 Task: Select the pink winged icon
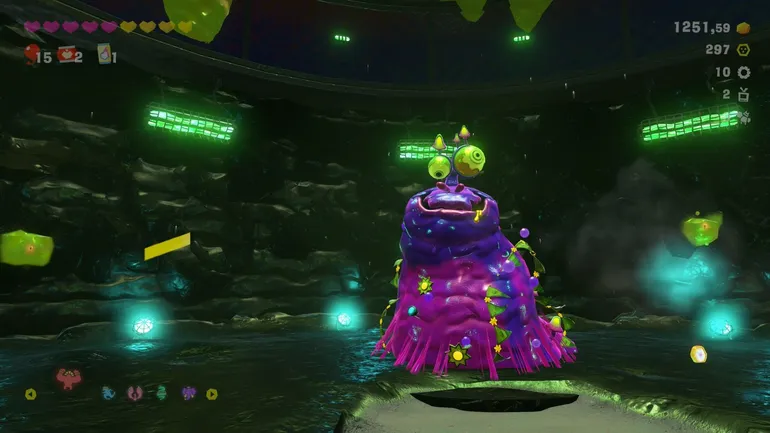[x=135, y=393]
